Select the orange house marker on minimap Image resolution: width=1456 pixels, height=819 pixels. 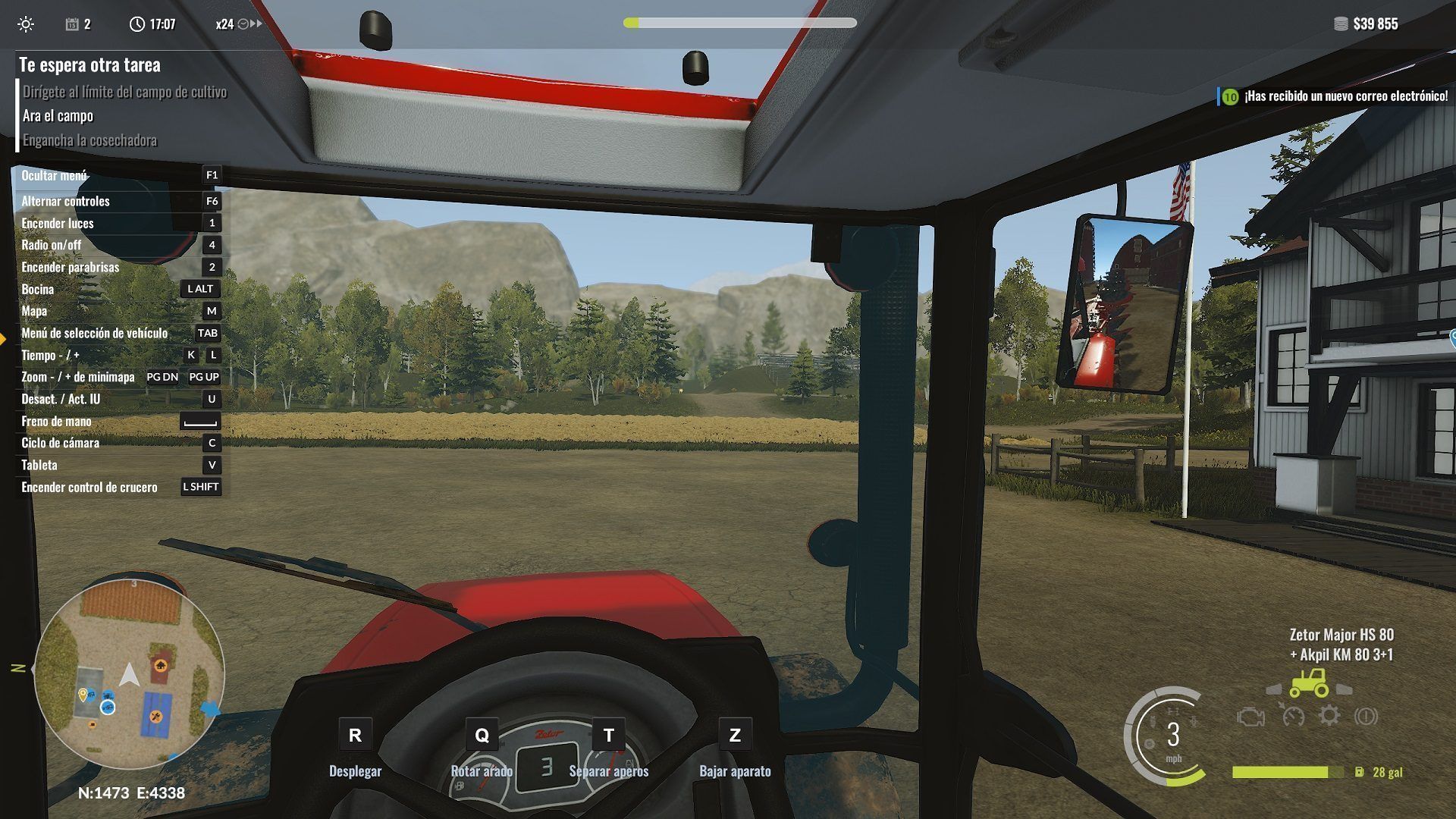pyautogui.click(x=160, y=666)
